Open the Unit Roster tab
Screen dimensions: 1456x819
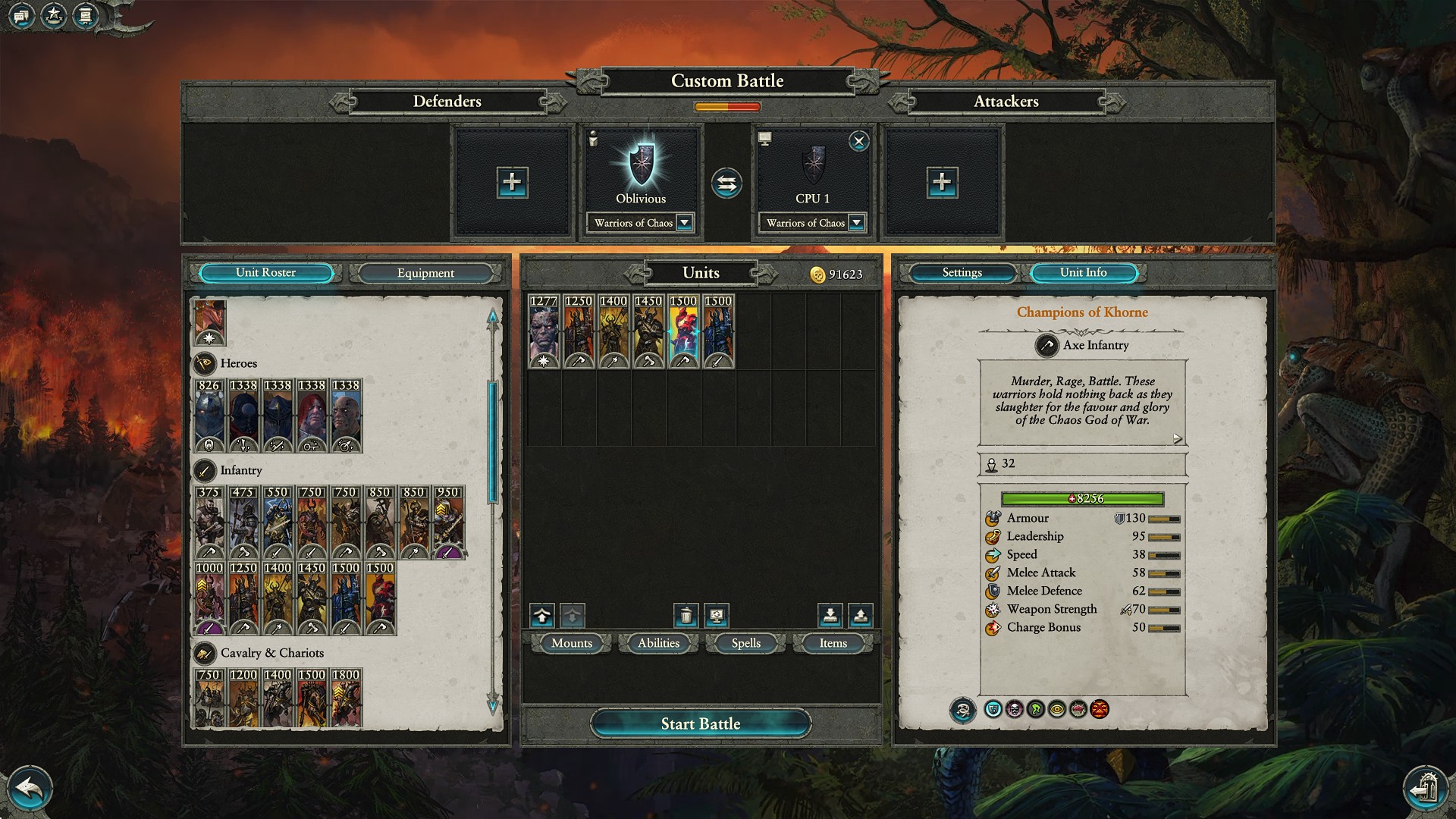pyautogui.click(x=265, y=273)
